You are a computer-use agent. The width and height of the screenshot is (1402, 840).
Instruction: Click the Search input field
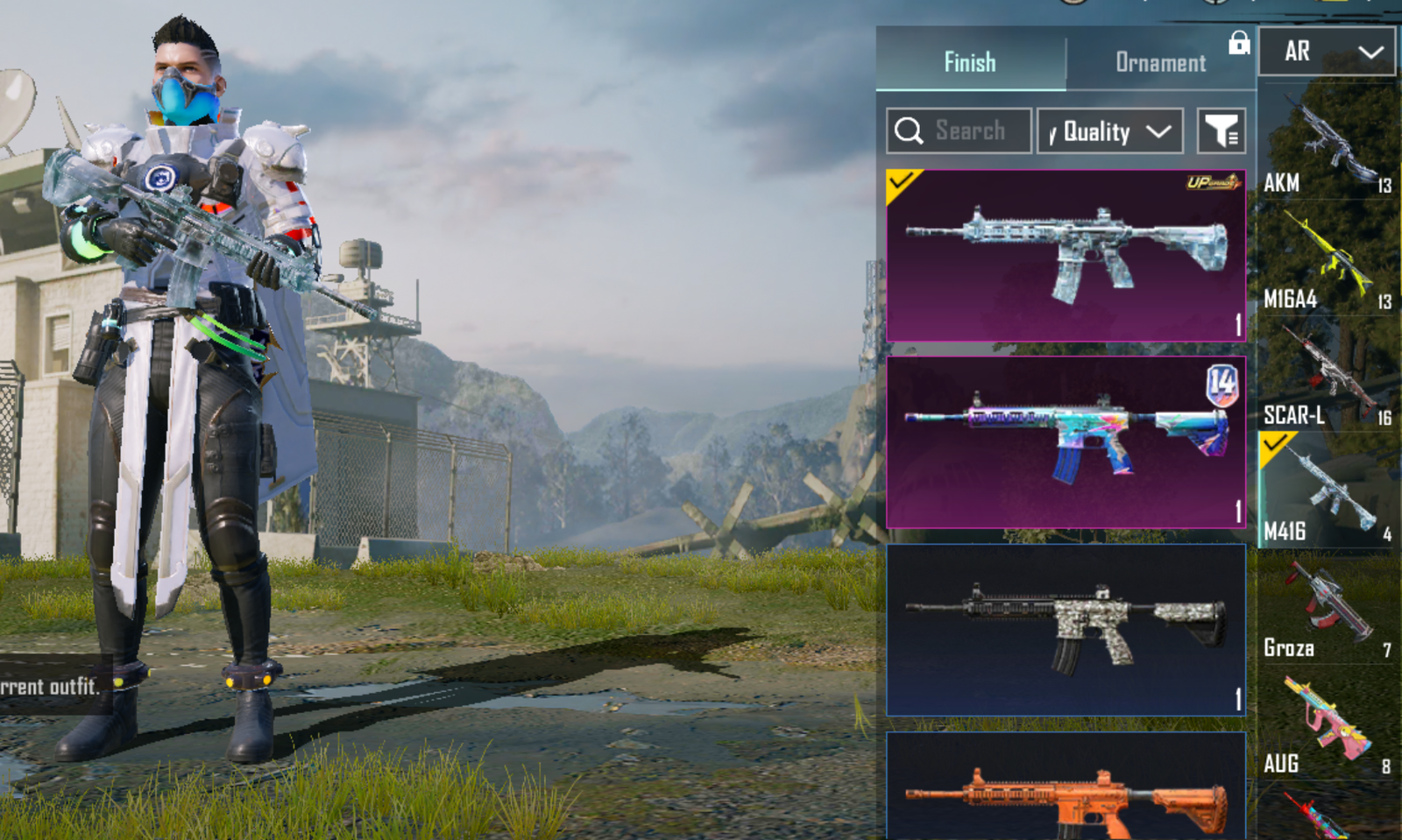tap(968, 130)
